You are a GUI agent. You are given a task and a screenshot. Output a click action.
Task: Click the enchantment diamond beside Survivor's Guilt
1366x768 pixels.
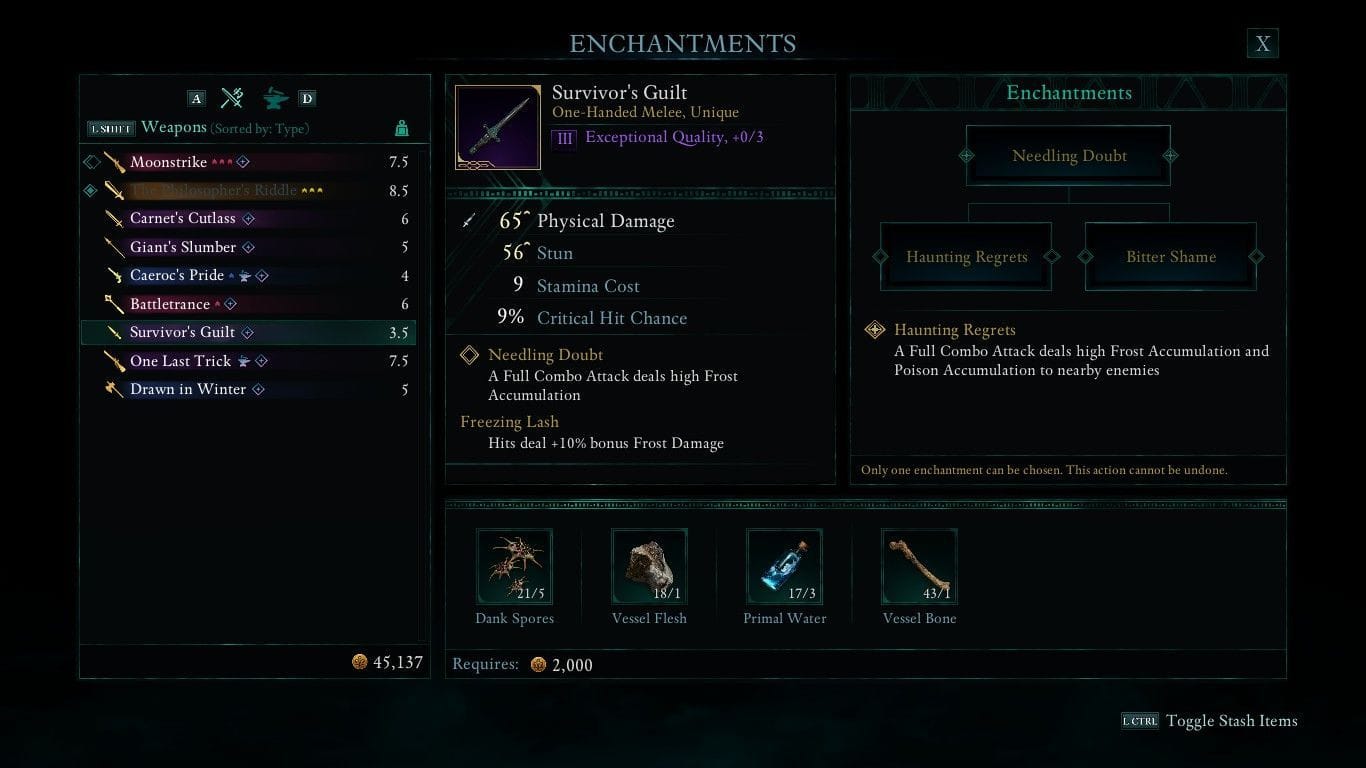tap(248, 332)
